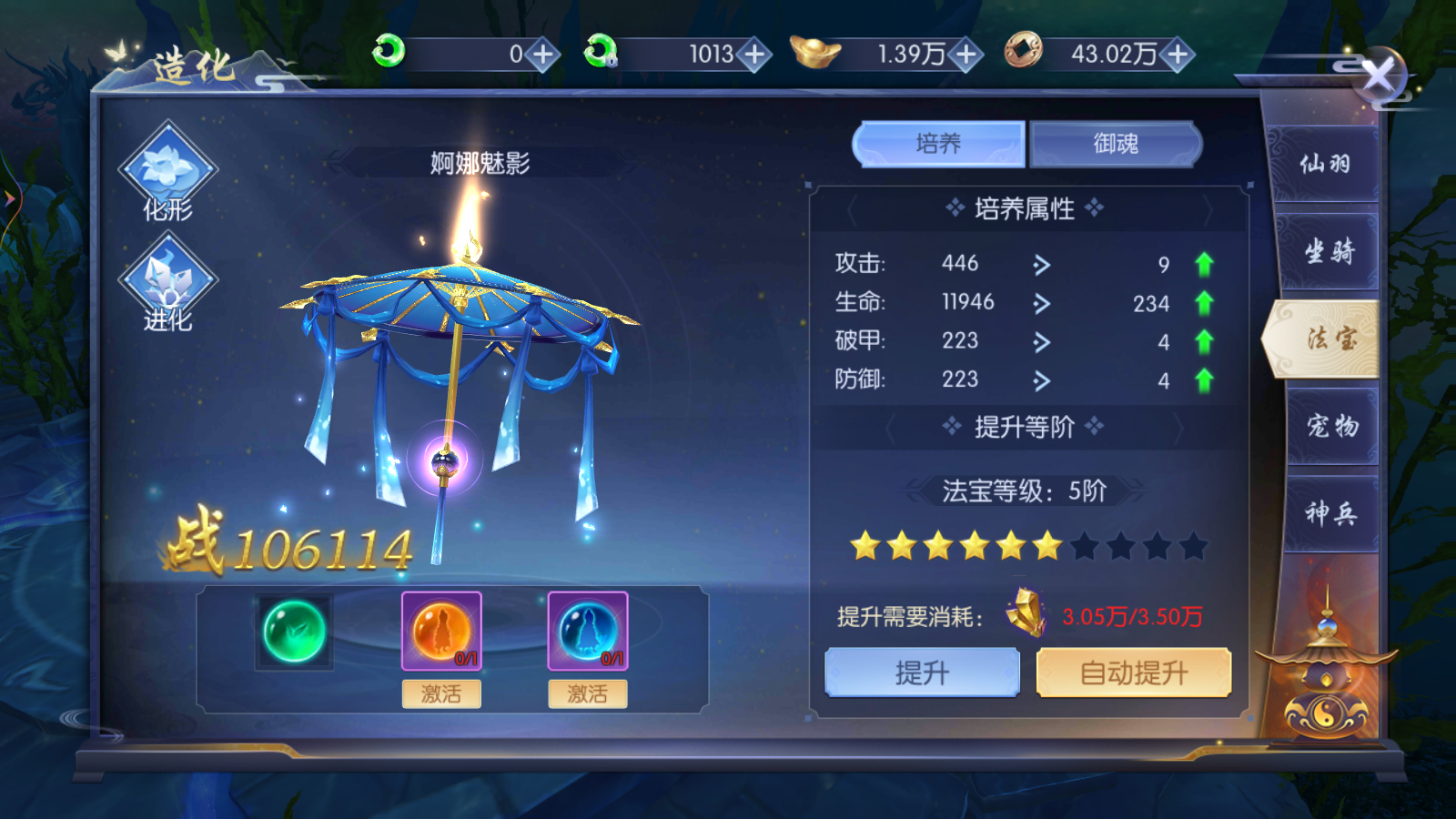This screenshot has height=819, width=1456.
Task: Select the green orb skill slot
Action: (x=294, y=632)
